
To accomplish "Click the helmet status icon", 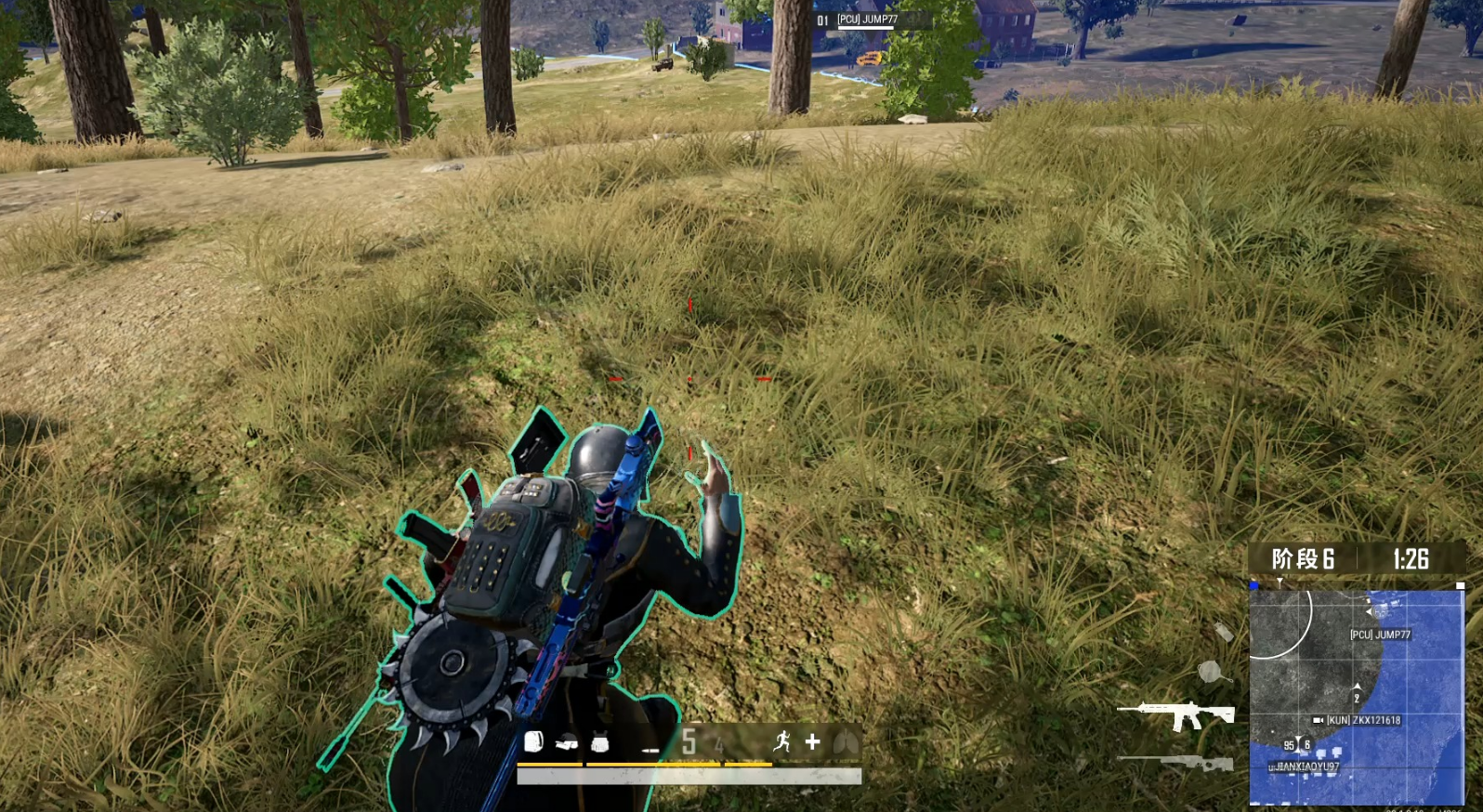I will [566, 742].
